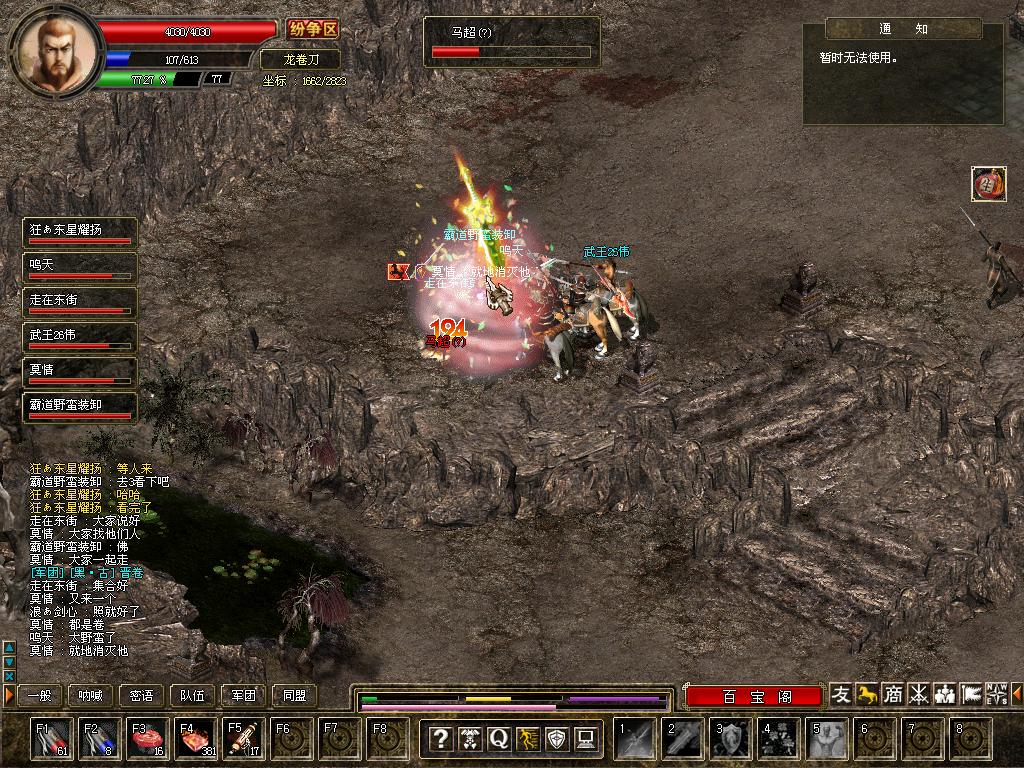Click the Q quest button

498,739
